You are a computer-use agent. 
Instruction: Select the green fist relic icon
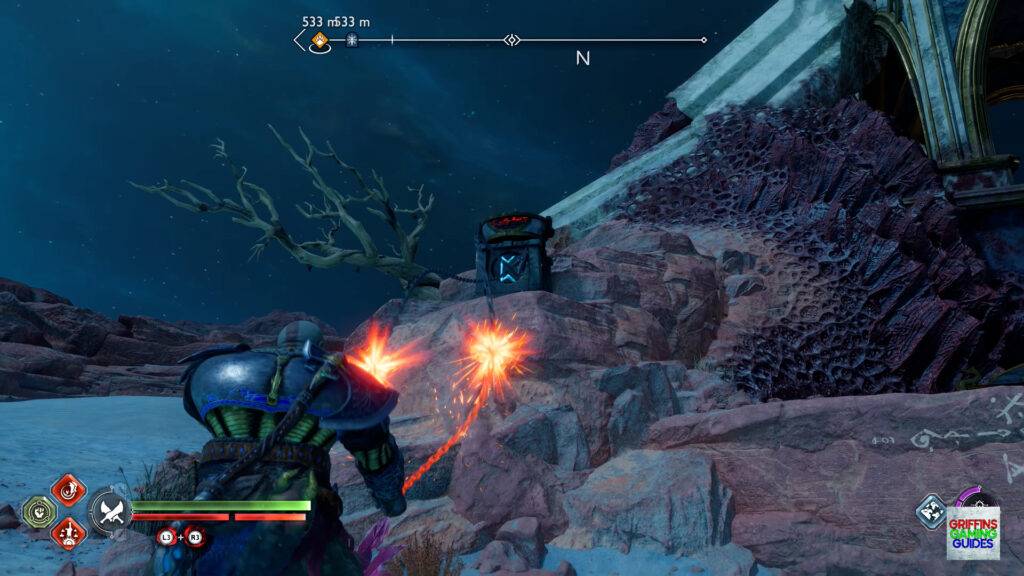click(x=38, y=511)
